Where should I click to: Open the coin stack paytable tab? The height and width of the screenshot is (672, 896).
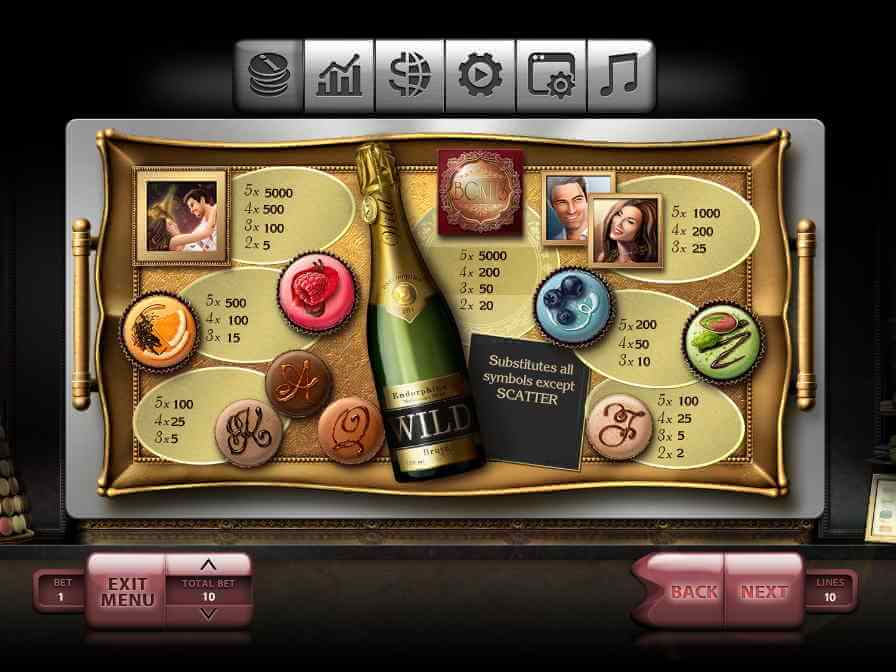(x=268, y=75)
